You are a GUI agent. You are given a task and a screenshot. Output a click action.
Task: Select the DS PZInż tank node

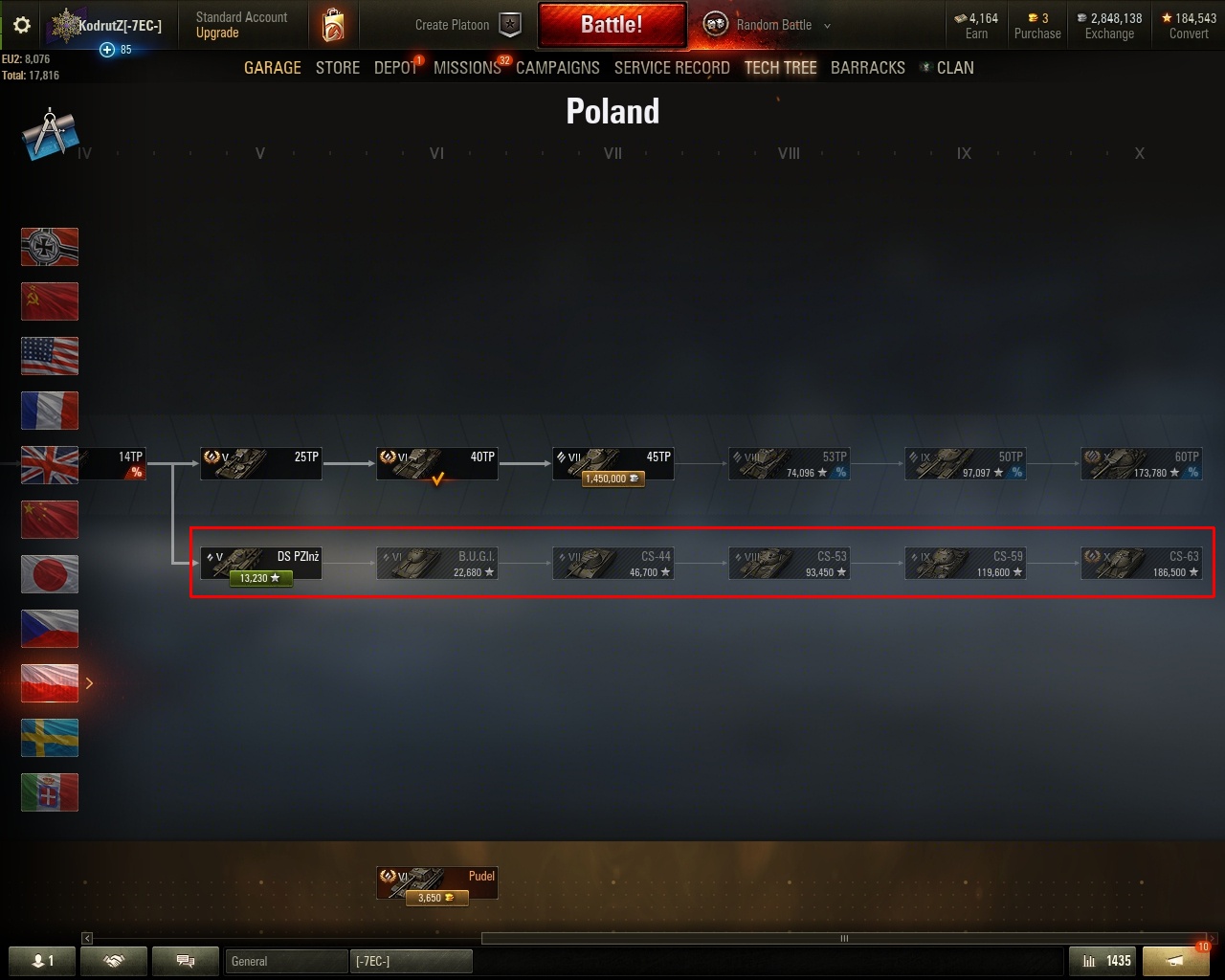pyautogui.click(x=261, y=564)
